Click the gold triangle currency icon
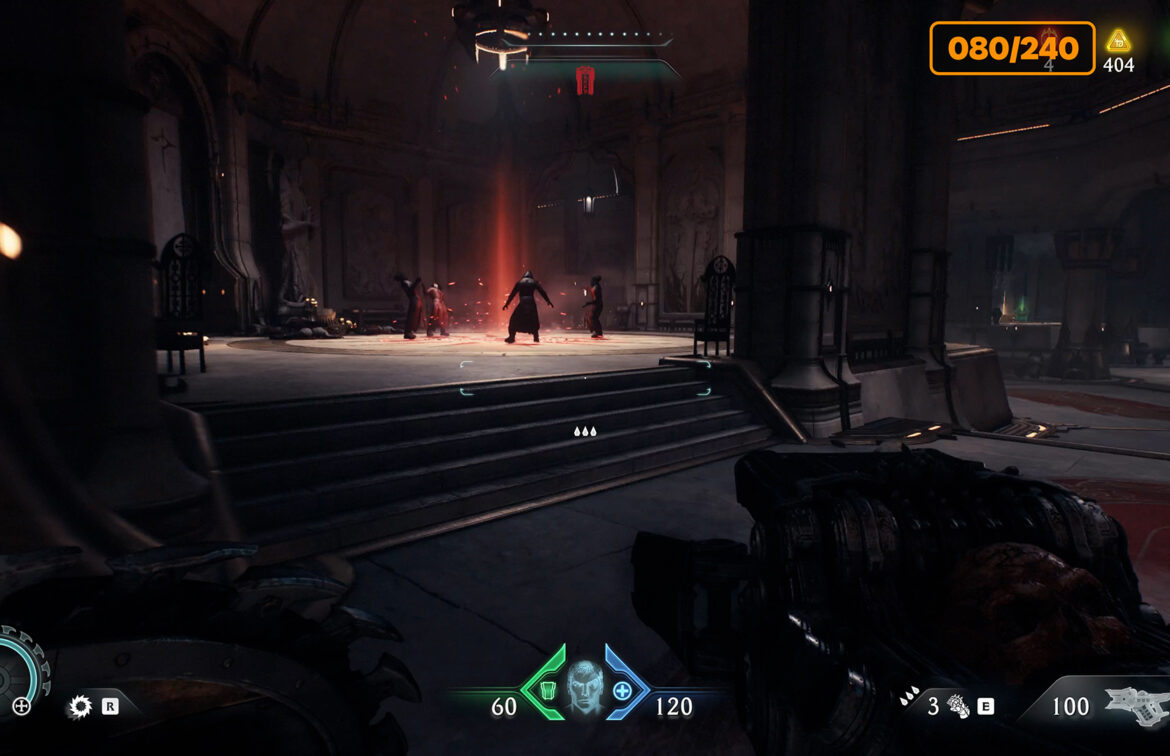 [1118, 41]
